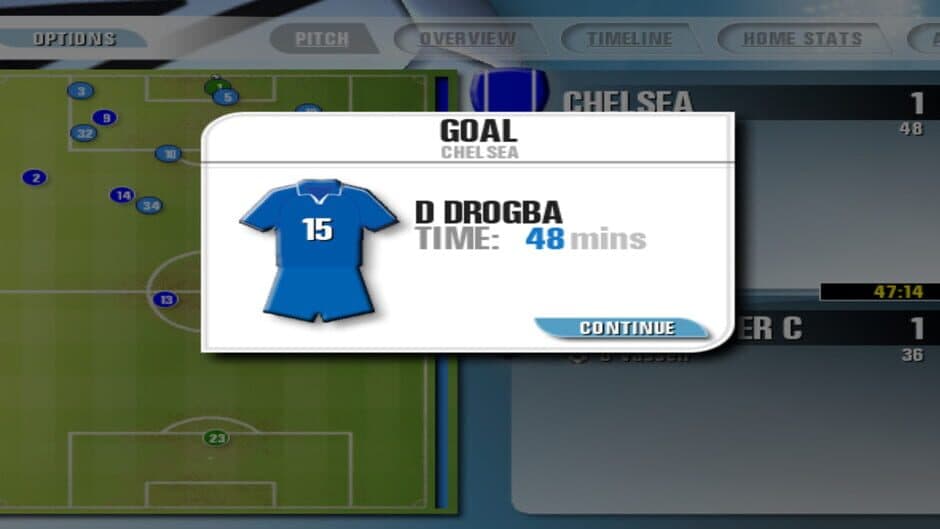Pick player marker 34 on the pitch
The image size is (940, 529).
pyautogui.click(x=149, y=206)
